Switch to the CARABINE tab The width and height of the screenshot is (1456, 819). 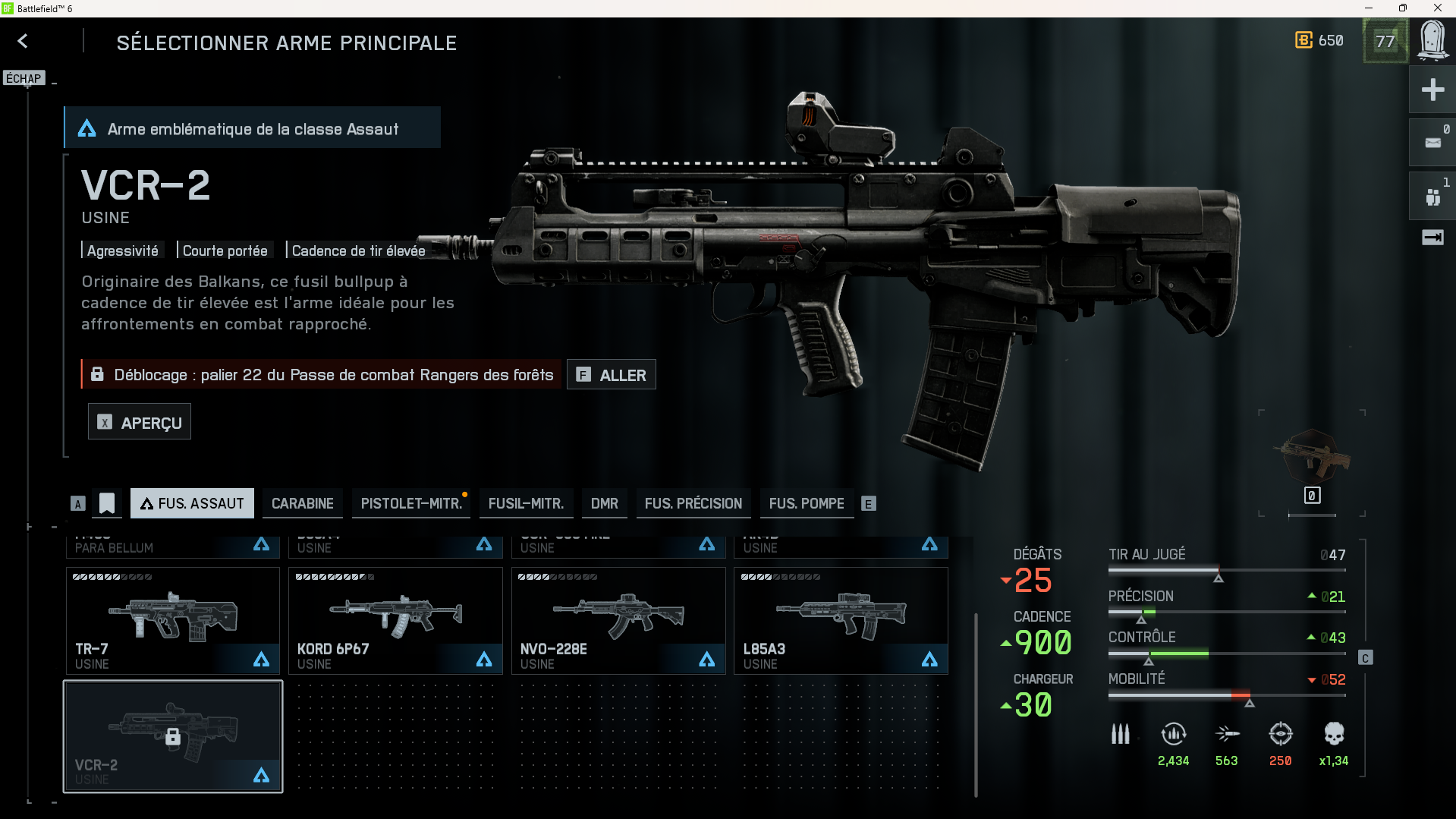point(302,503)
